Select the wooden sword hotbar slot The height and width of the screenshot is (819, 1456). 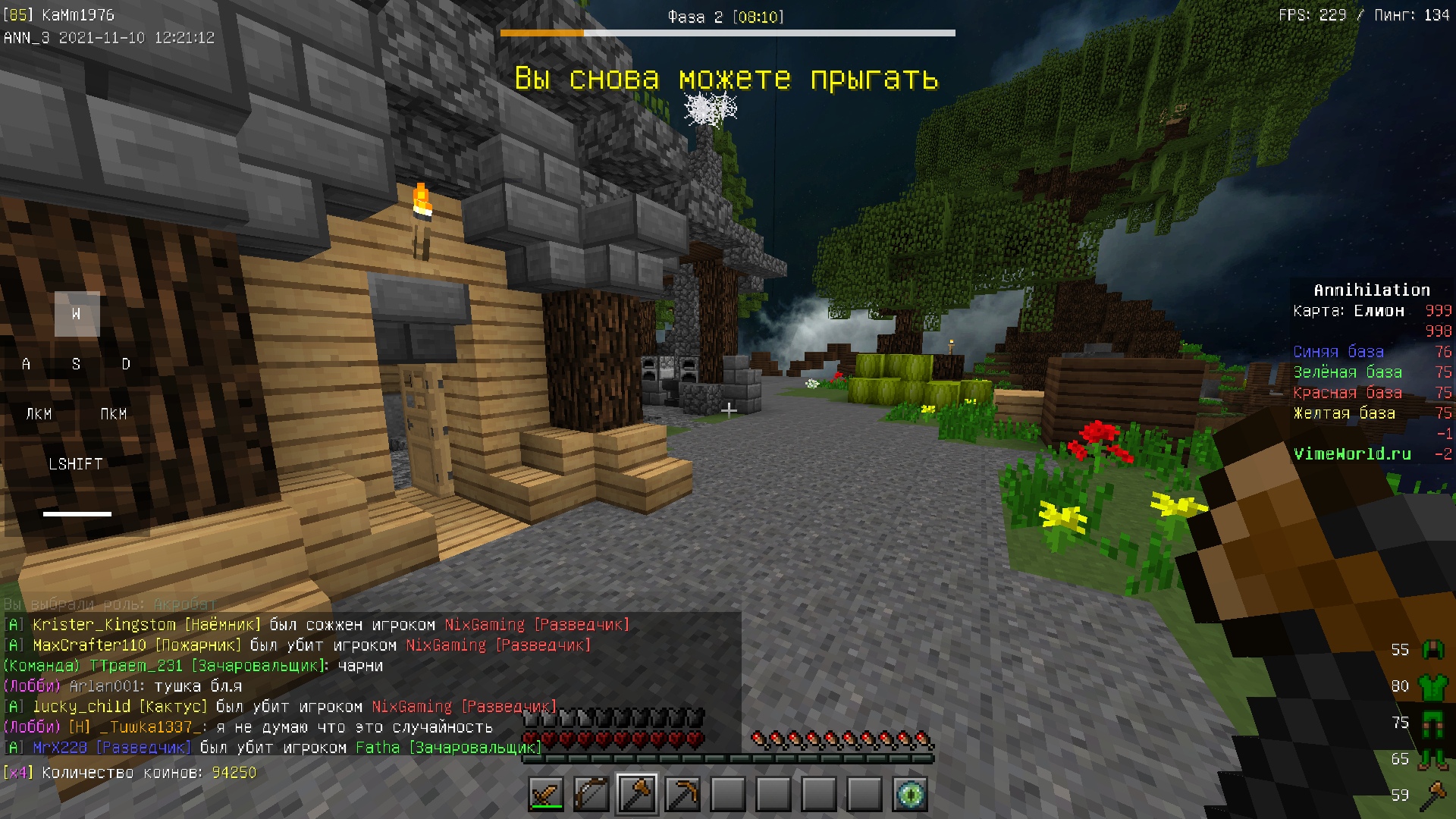coord(546,795)
